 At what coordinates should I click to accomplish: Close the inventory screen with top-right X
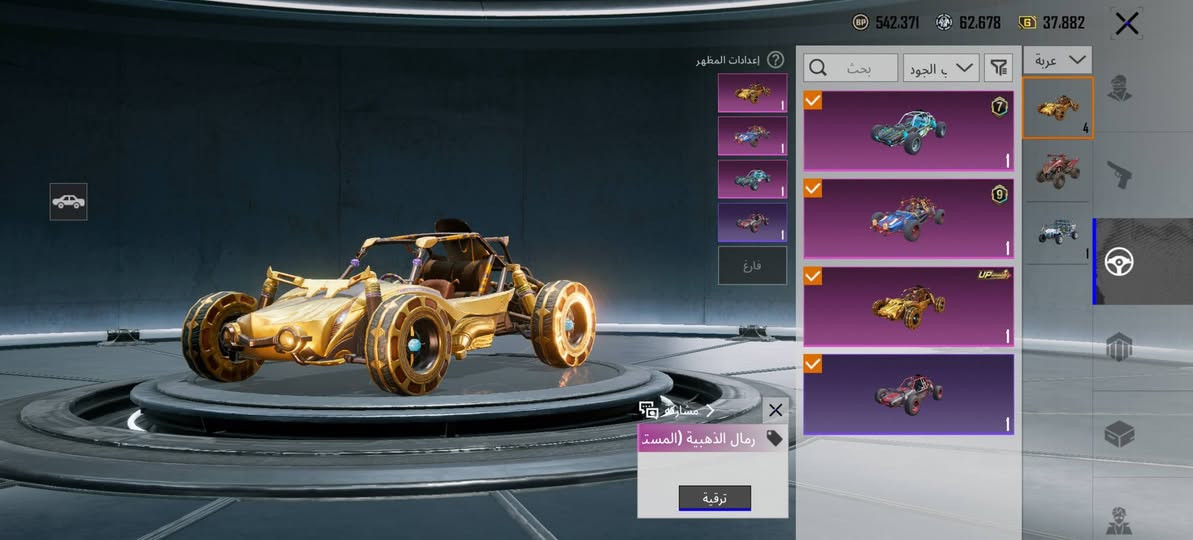pos(1127,24)
